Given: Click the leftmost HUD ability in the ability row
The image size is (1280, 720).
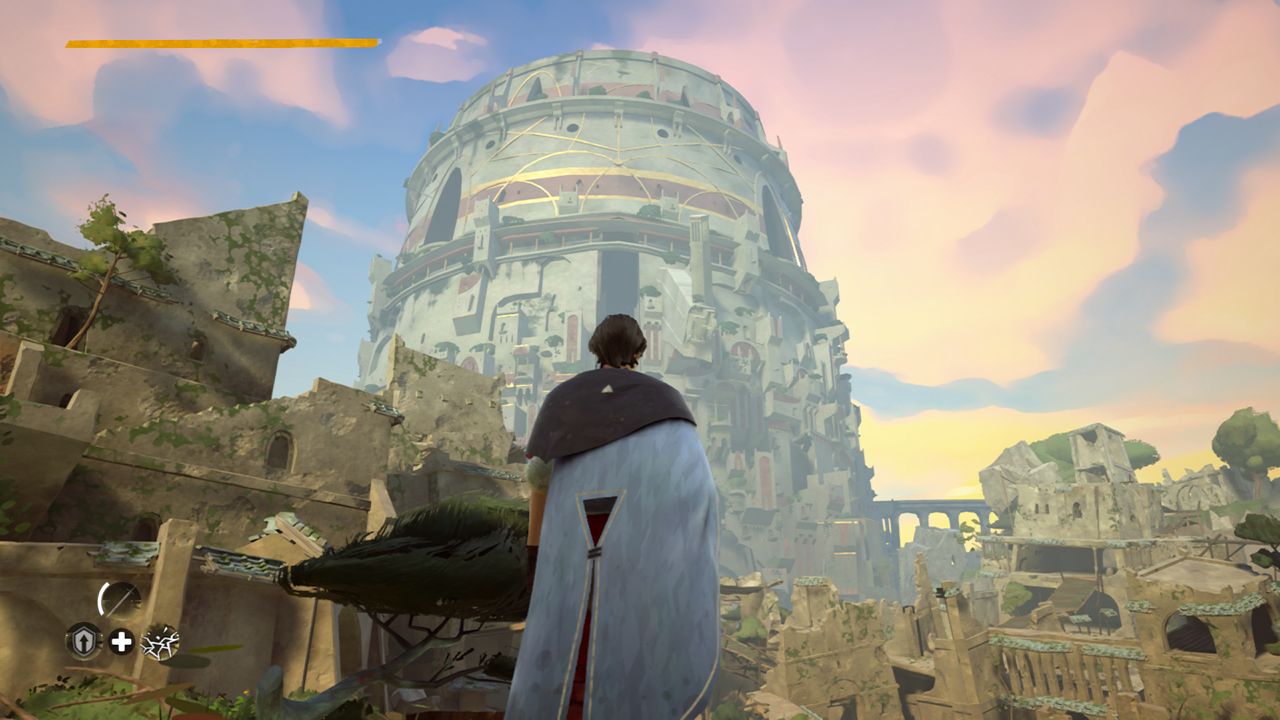Looking at the screenshot, I should pyautogui.click(x=84, y=640).
